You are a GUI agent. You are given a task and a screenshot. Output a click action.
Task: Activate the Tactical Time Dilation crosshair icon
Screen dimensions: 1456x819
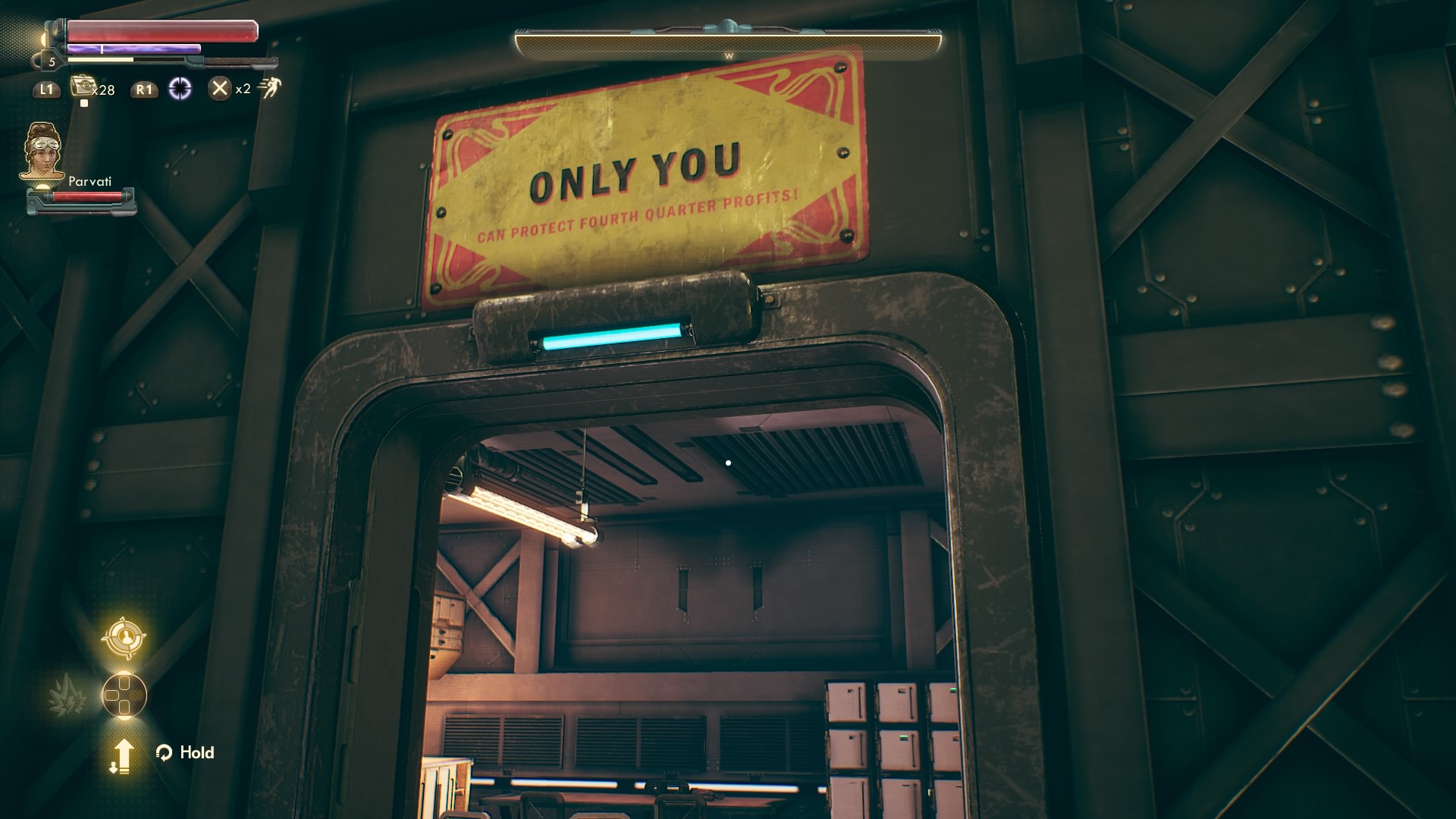coord(180,89)
